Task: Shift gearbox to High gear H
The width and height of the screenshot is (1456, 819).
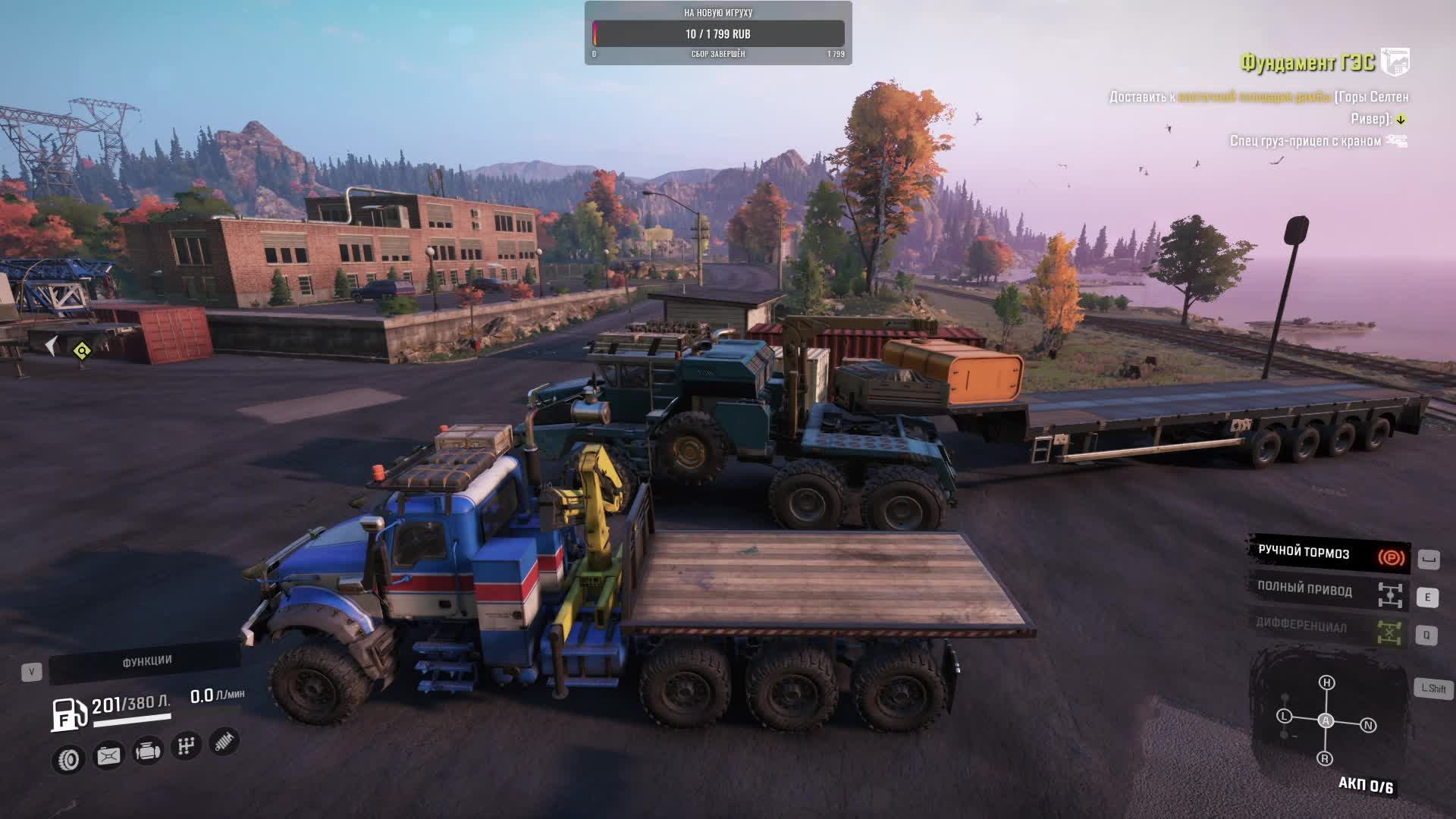Action: tap(1326, 682)
